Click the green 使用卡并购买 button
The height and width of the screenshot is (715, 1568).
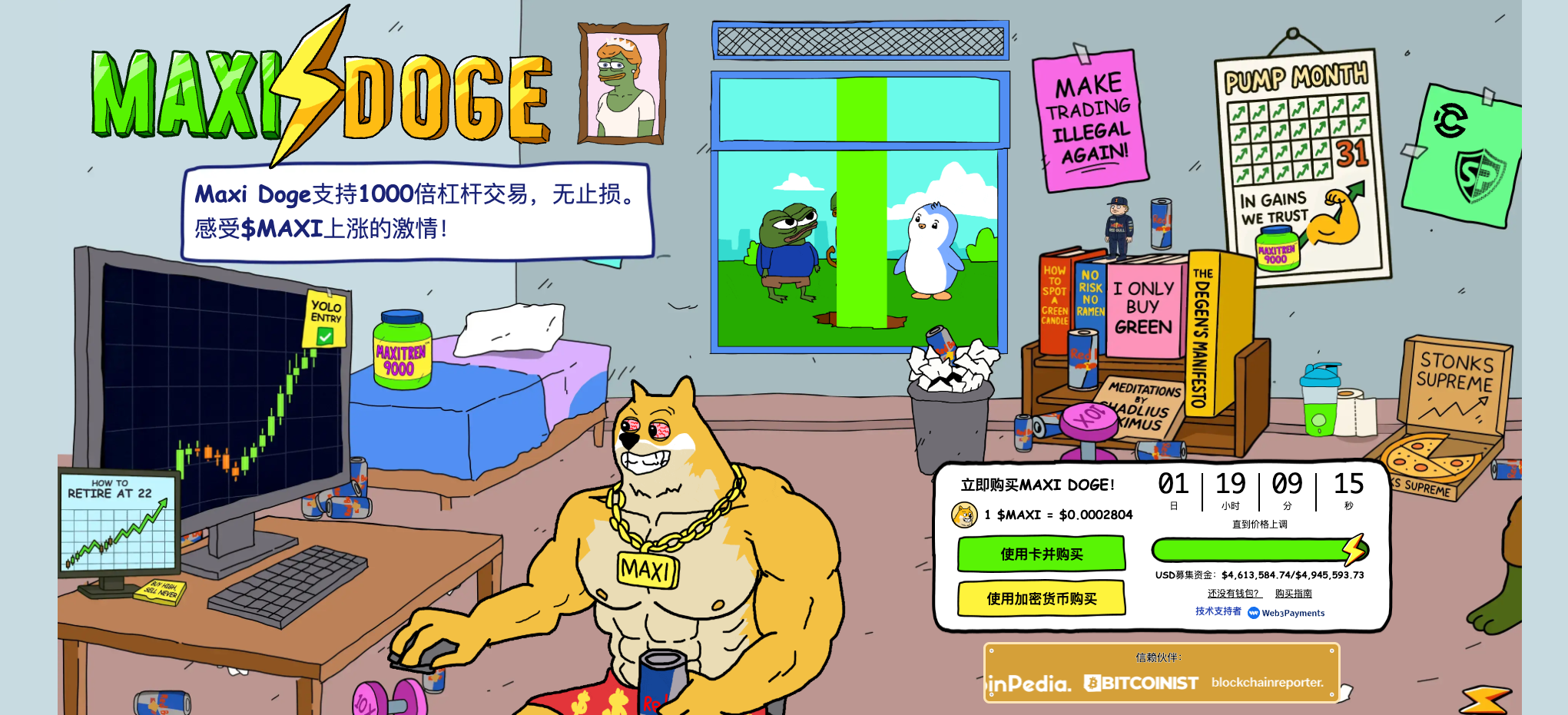1041,554
